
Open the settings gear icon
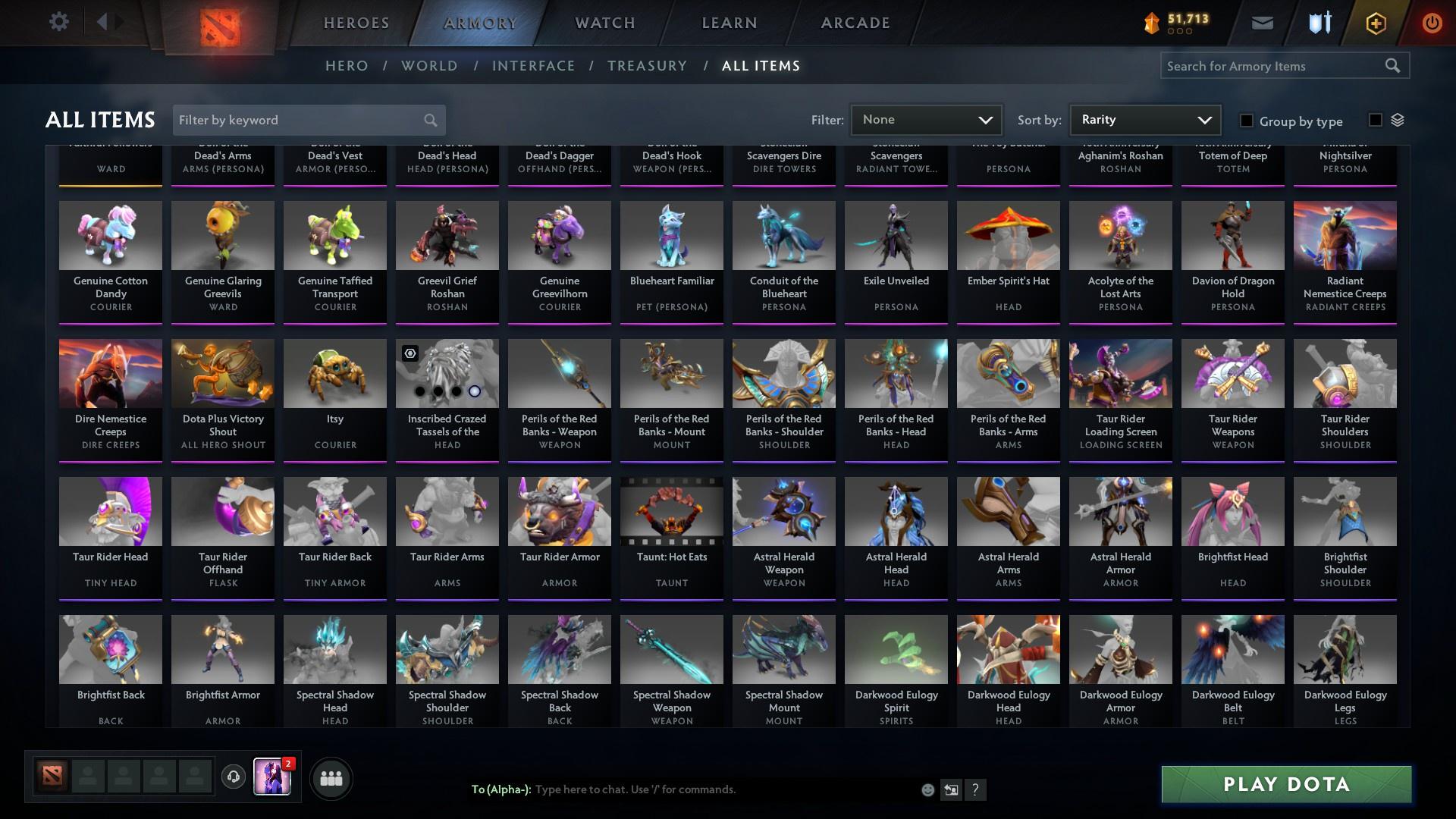(x=59, y=21)
